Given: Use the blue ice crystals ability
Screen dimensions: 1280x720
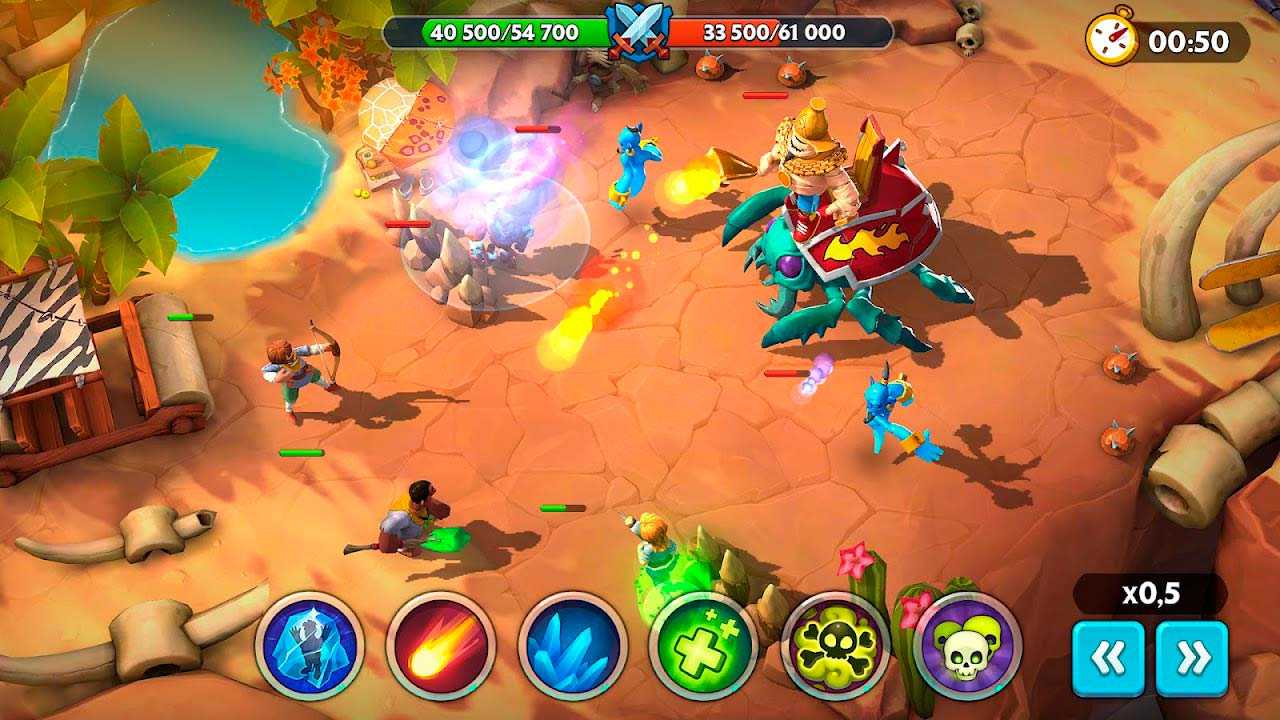Looking at the screenshot, I should pyautogui.click(x=572, y=646).
